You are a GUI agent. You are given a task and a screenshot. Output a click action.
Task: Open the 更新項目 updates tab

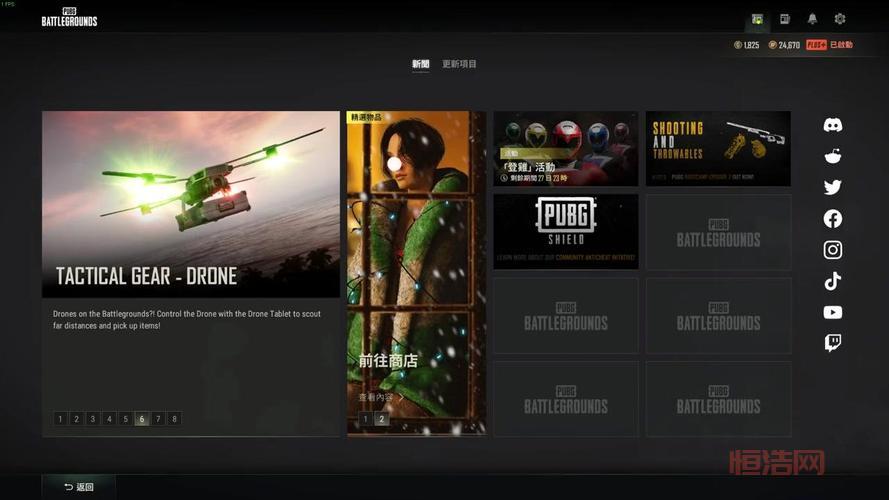pos(460,64)
